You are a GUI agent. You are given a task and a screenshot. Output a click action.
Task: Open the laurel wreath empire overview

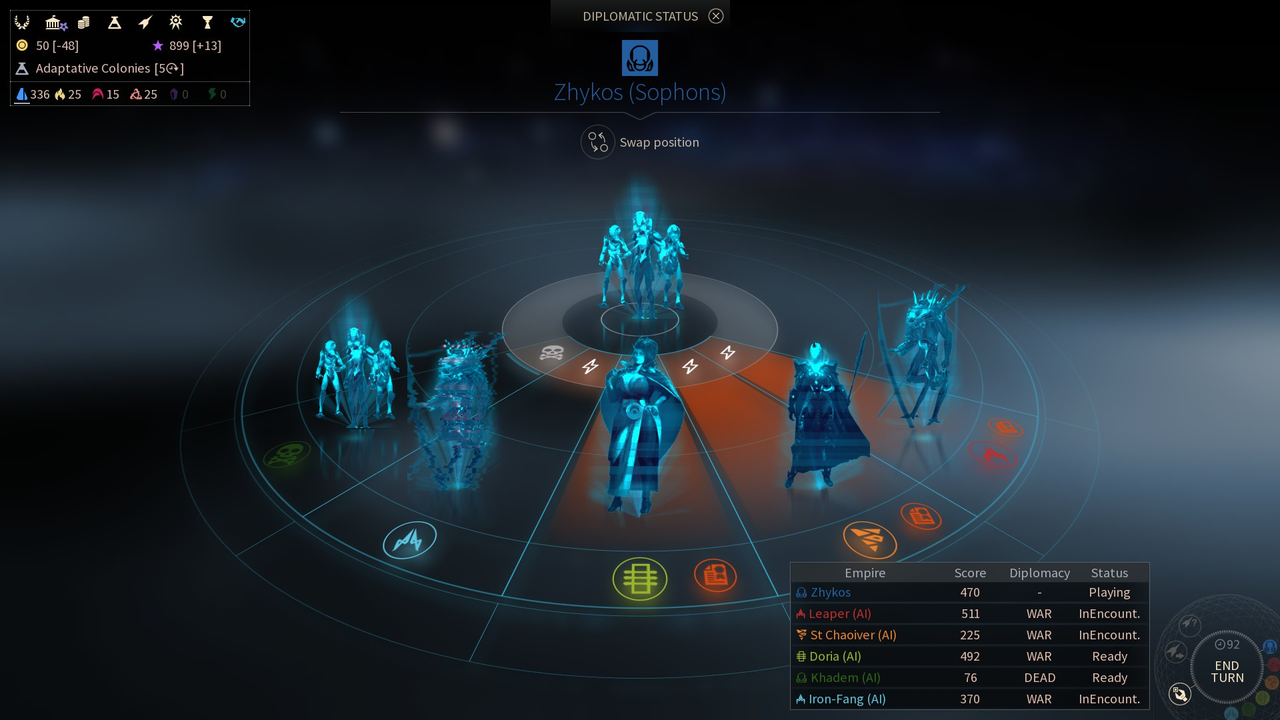pyautogui.click(x=22, y=22)
